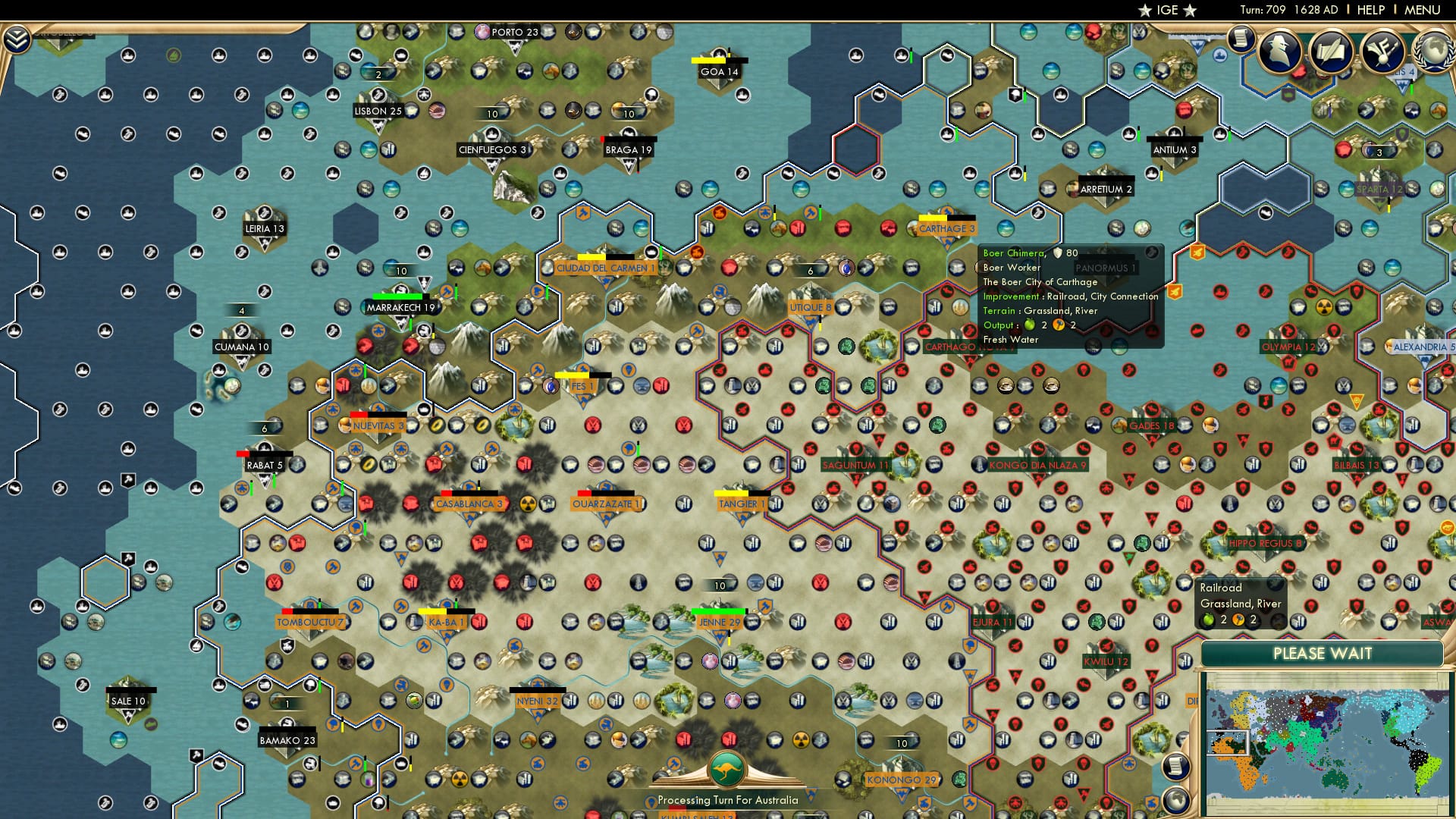This screenshot has height=819, width=1456.
Task: Click Marrakech's green growth progress bar
Action: pyautogui.click(x=397, y=298)
